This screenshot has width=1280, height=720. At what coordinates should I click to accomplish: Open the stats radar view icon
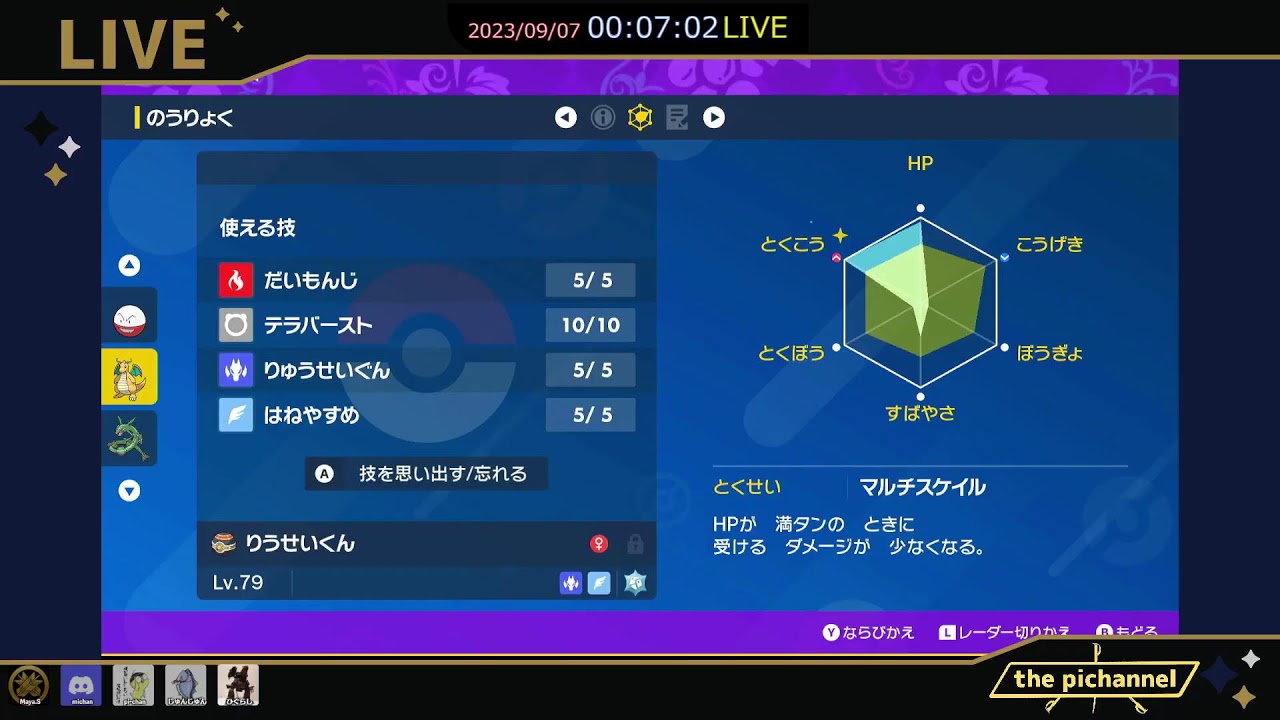641,117
